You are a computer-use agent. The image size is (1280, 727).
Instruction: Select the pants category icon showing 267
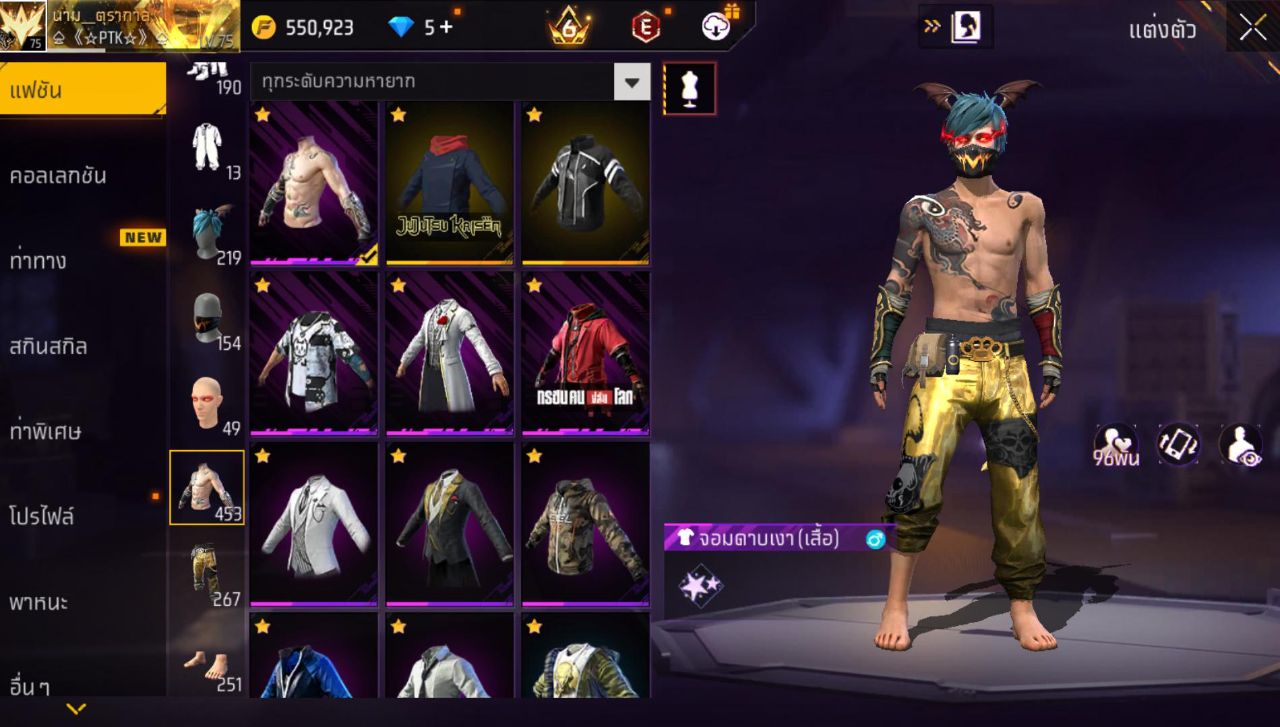tap(207, 555)
